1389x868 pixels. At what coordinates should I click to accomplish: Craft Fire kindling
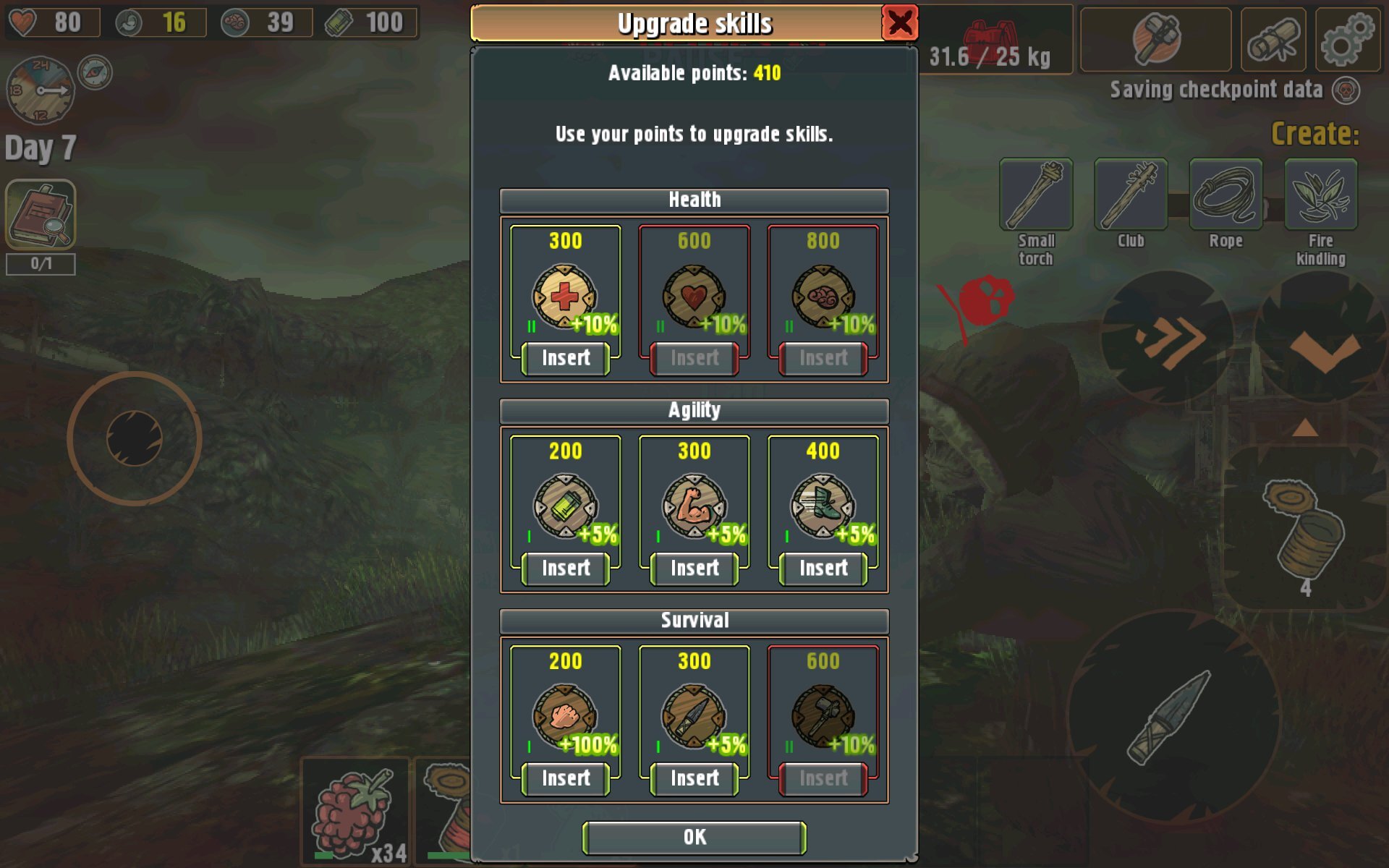point(1320,195)
